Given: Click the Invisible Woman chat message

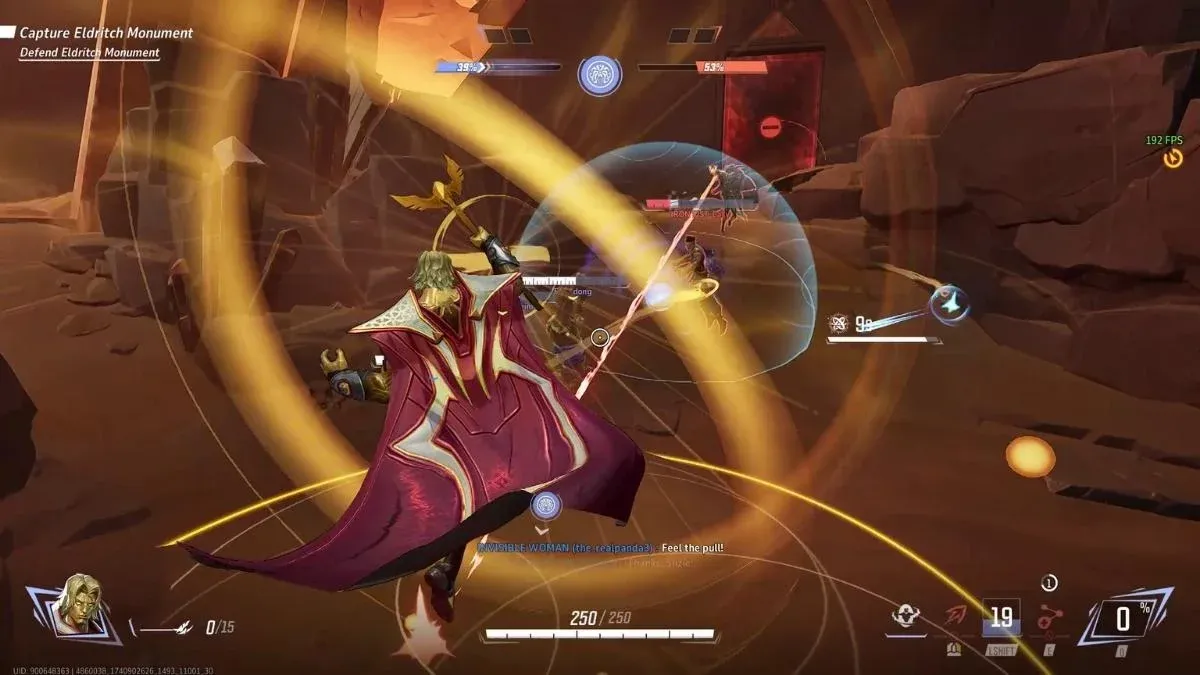Looking at the screenshot, I should [x=600, y=548].
